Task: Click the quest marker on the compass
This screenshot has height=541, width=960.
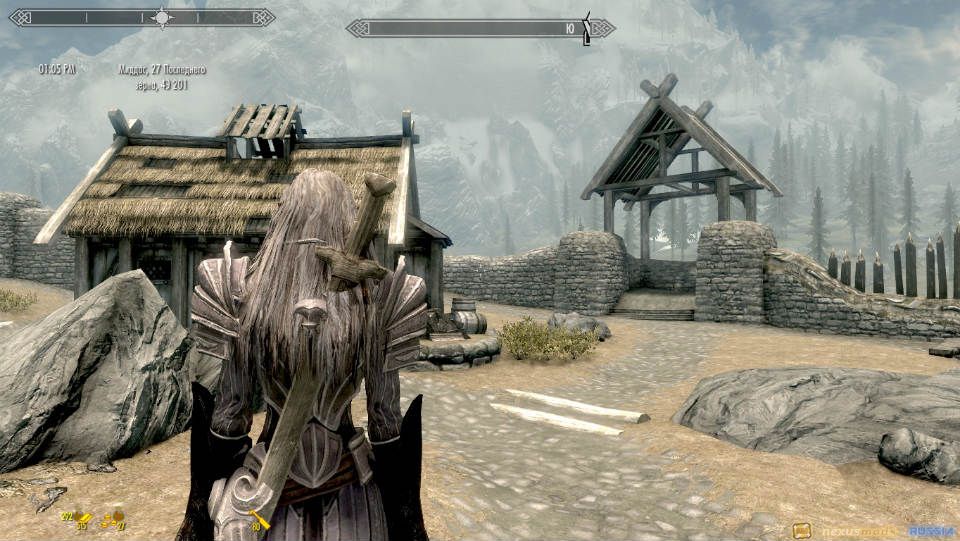Action: [x=587, y=27]
